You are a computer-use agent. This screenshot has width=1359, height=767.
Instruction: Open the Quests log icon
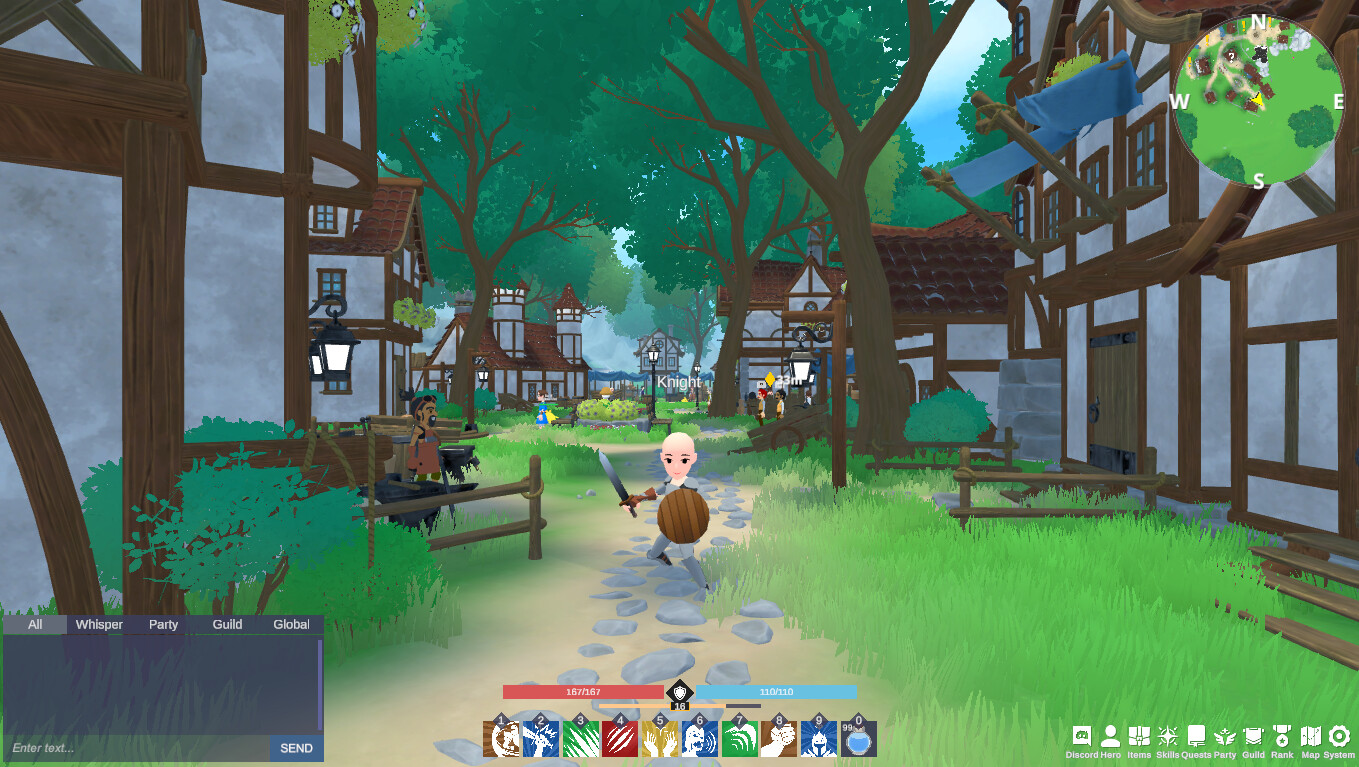(1195, 735)
